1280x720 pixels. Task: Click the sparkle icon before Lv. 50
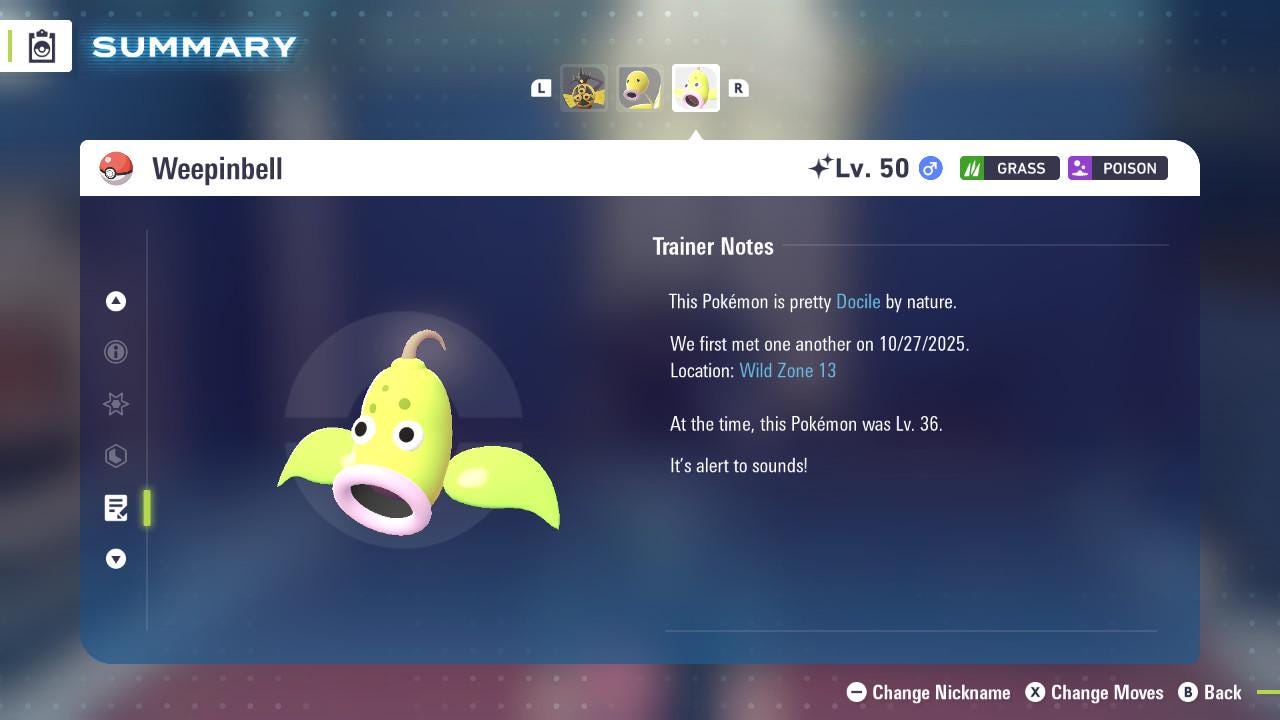click(x=822, y=166)
